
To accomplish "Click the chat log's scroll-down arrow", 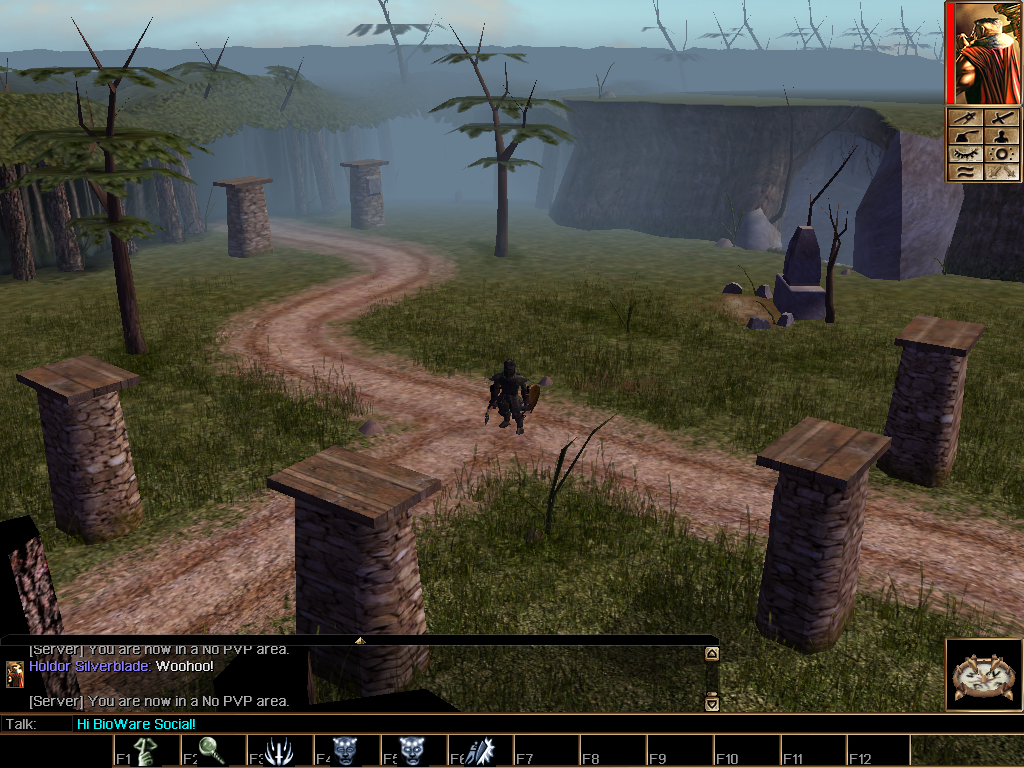I will [712, 703].
